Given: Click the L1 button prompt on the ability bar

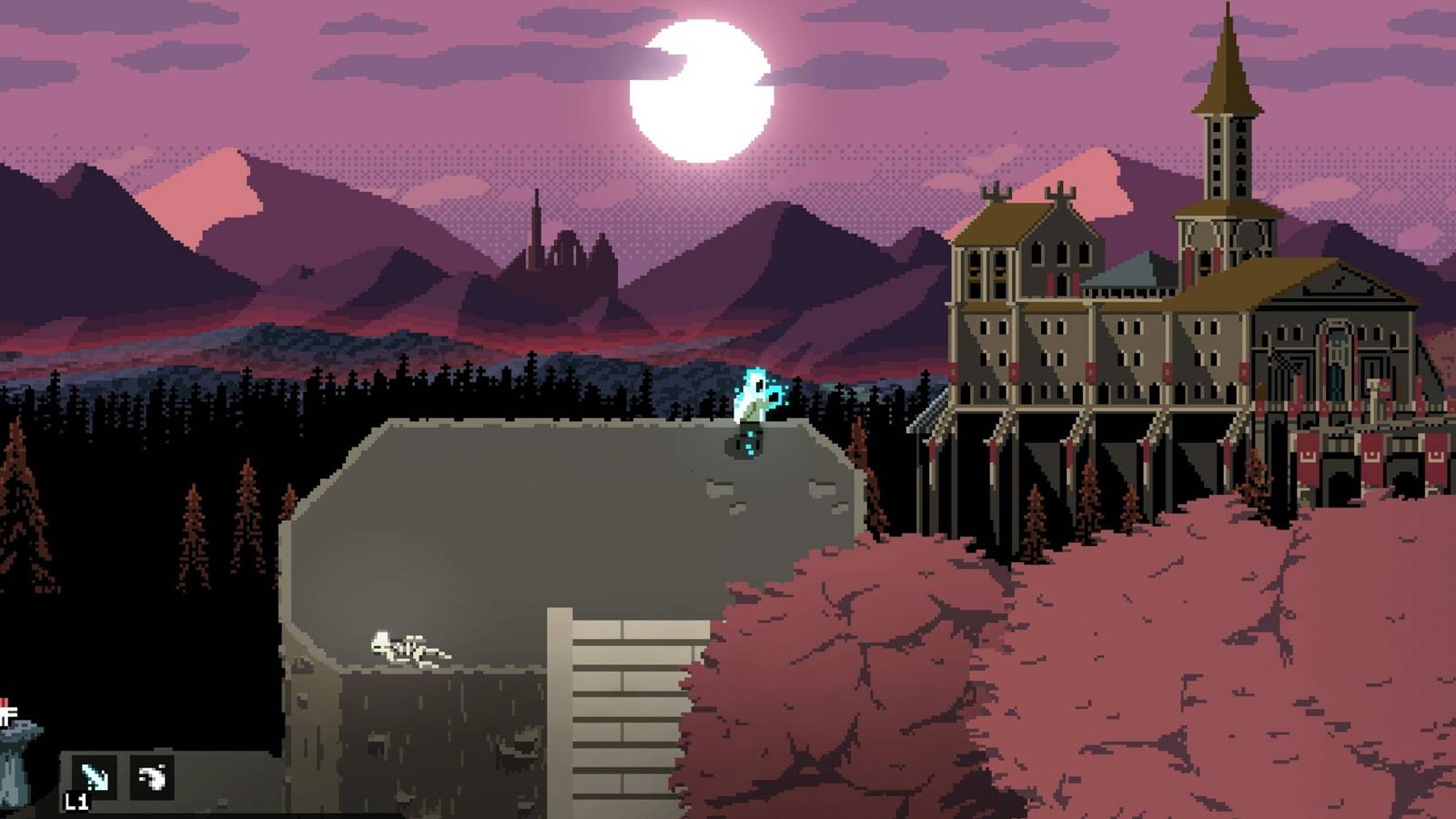Looking at the screenshot, I should coord(78,803).
